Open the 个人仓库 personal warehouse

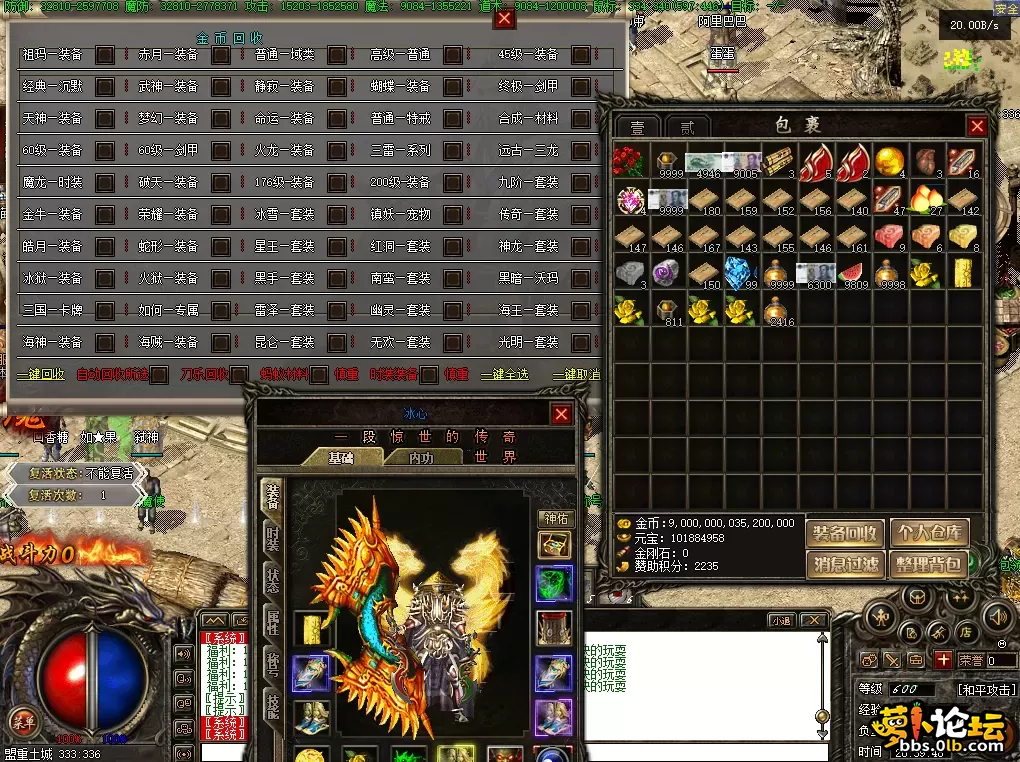929,533
